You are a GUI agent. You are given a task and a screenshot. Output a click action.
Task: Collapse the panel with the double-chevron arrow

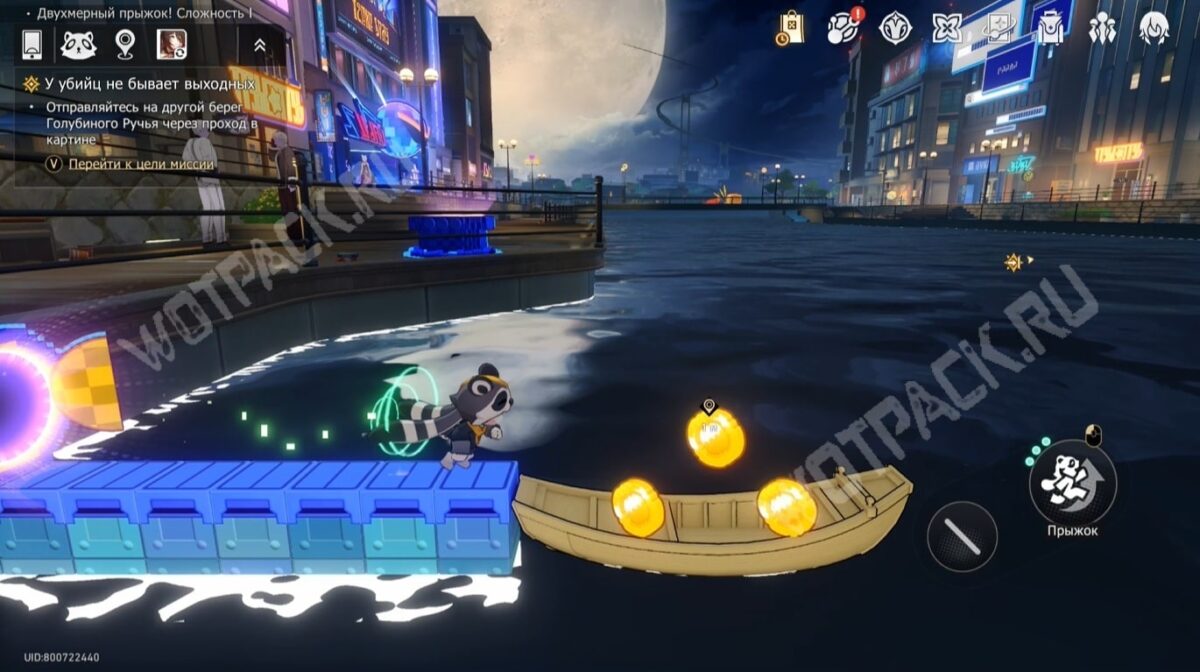pyautogui.click(x=259, y=45)
